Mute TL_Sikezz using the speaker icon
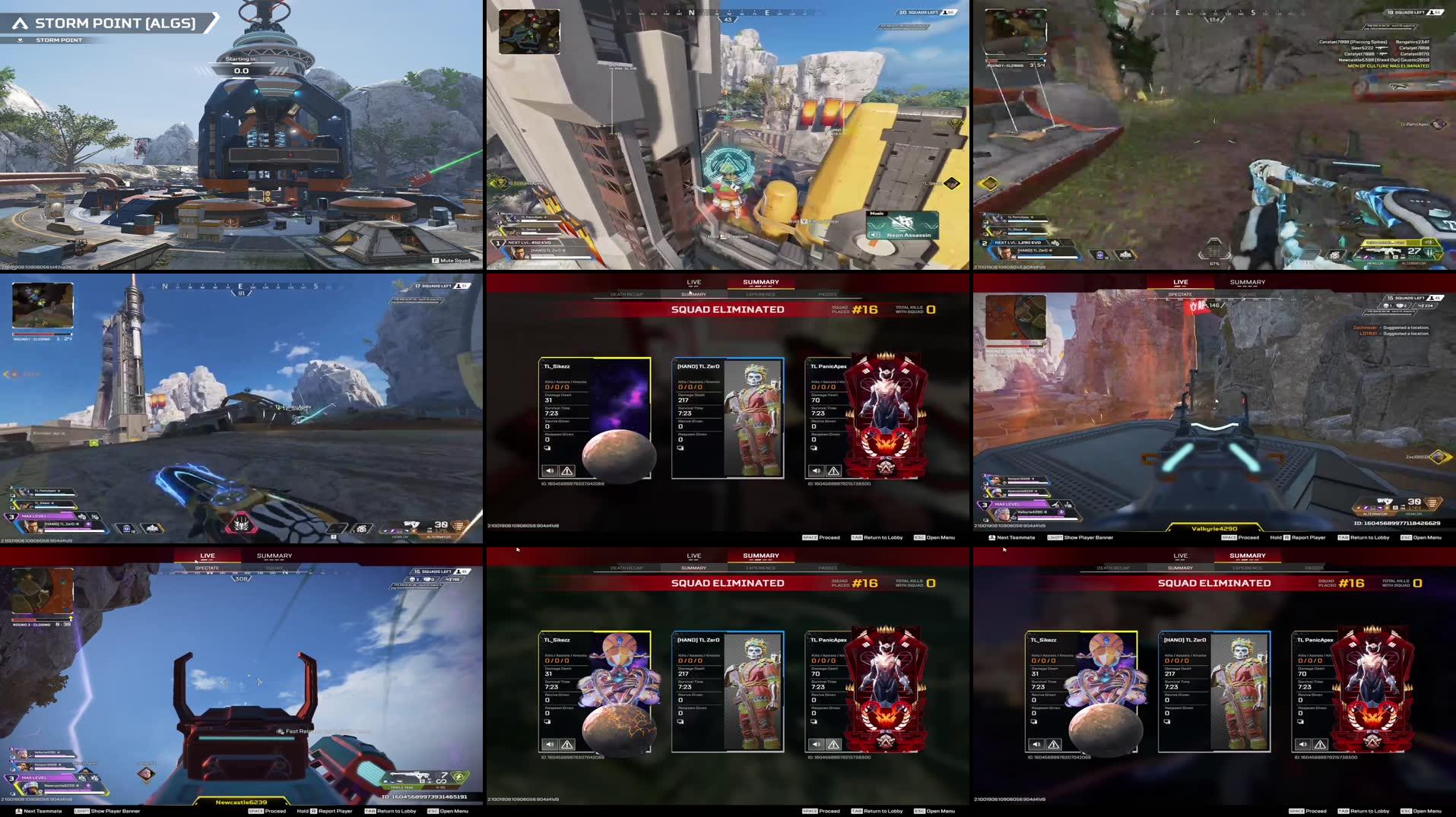This screenshot has width=1456, height=817. pos(550,471)
